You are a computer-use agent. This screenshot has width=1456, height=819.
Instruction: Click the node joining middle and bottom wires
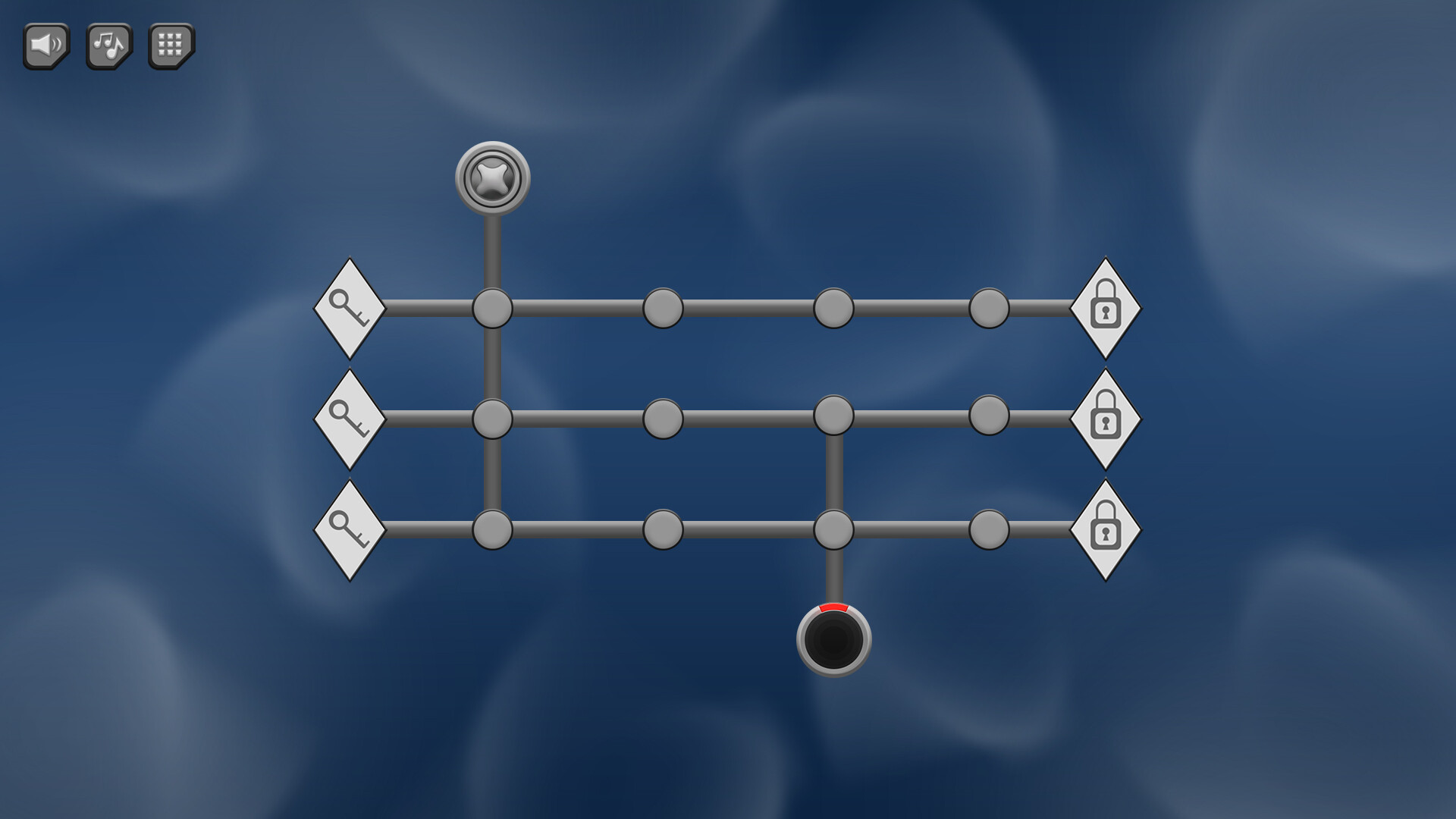(834, 416)
